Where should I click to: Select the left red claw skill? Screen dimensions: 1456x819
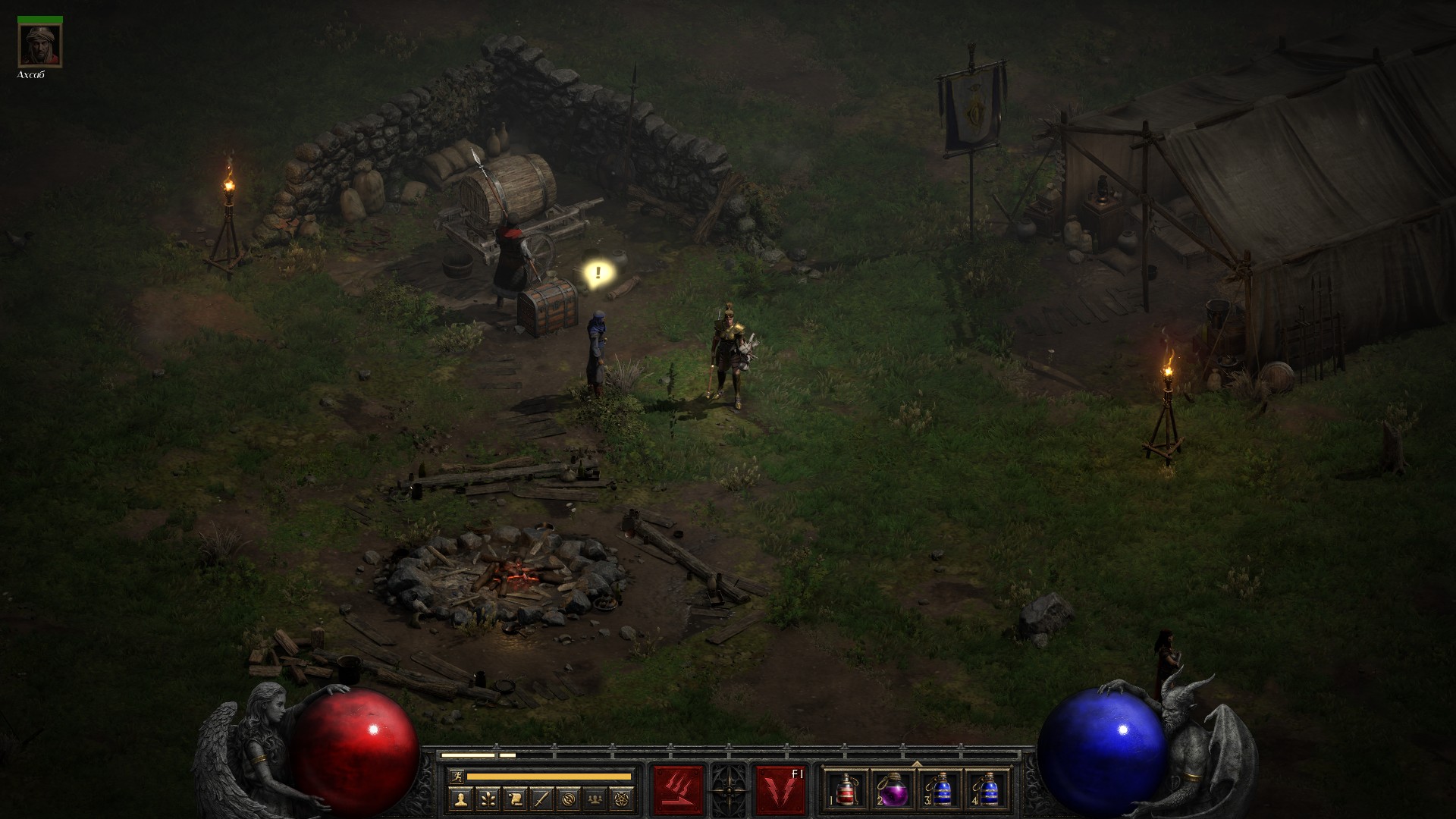[678, 790]
